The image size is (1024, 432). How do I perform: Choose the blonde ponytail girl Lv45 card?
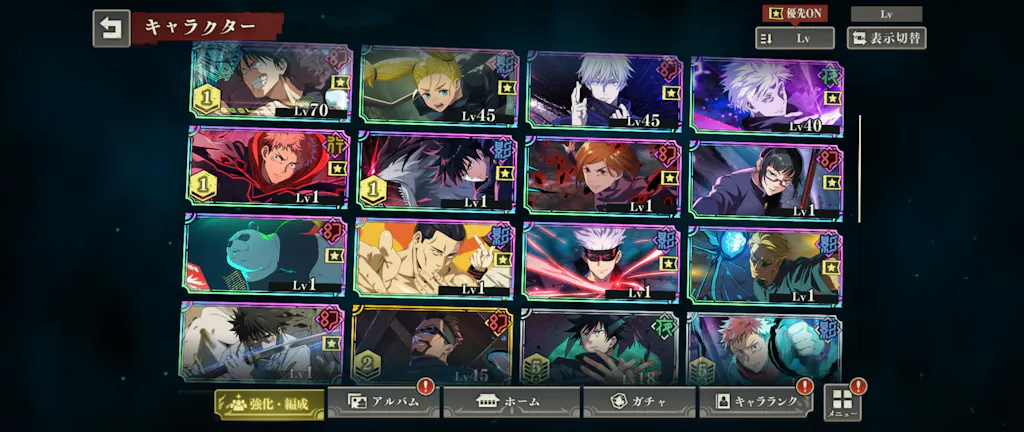click(x=438, y=85)
